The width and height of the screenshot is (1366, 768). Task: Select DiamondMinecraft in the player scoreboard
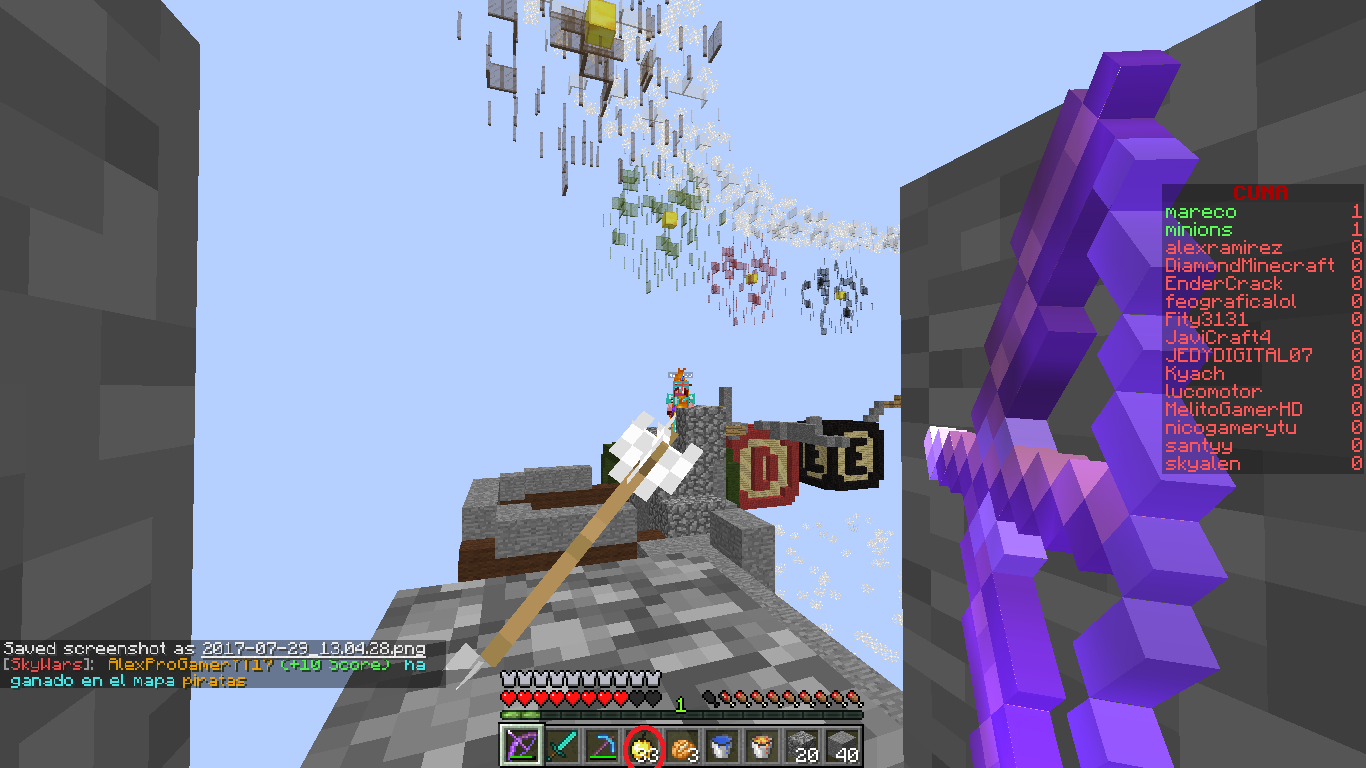pos(1250,266)
